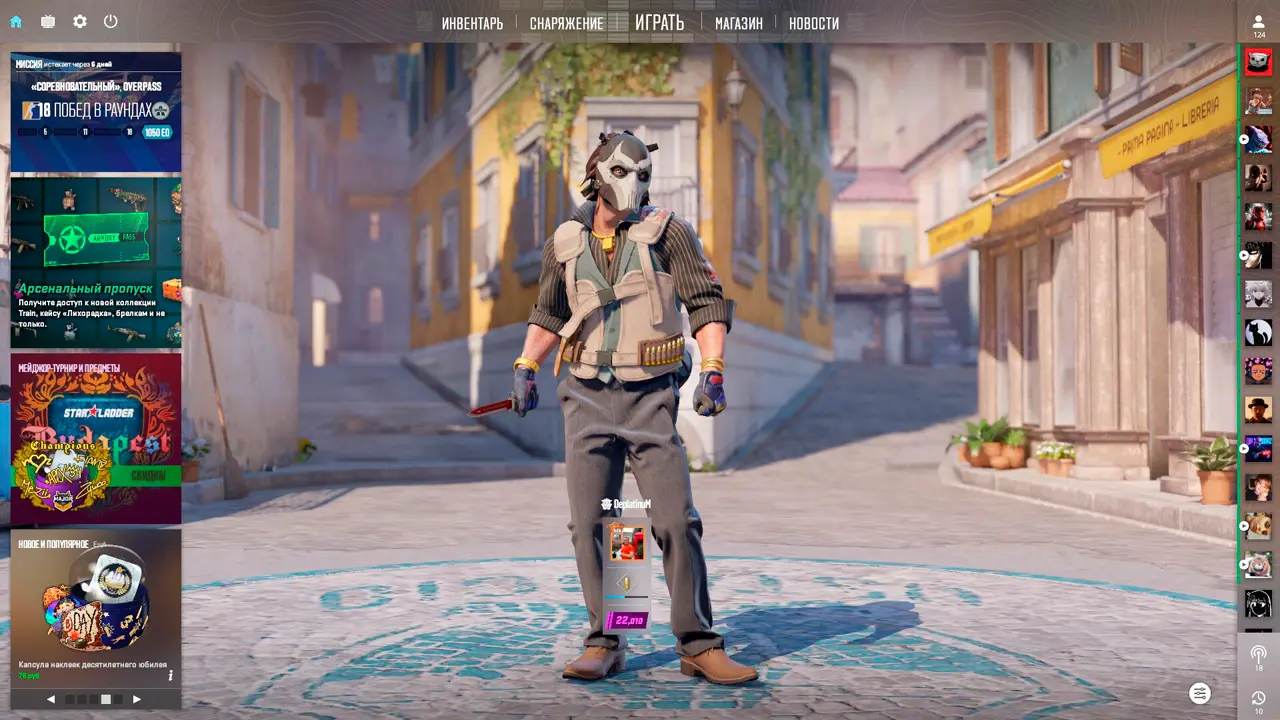Open the watch TV icon
This screenshot has height=720, width=1280.
48,21
